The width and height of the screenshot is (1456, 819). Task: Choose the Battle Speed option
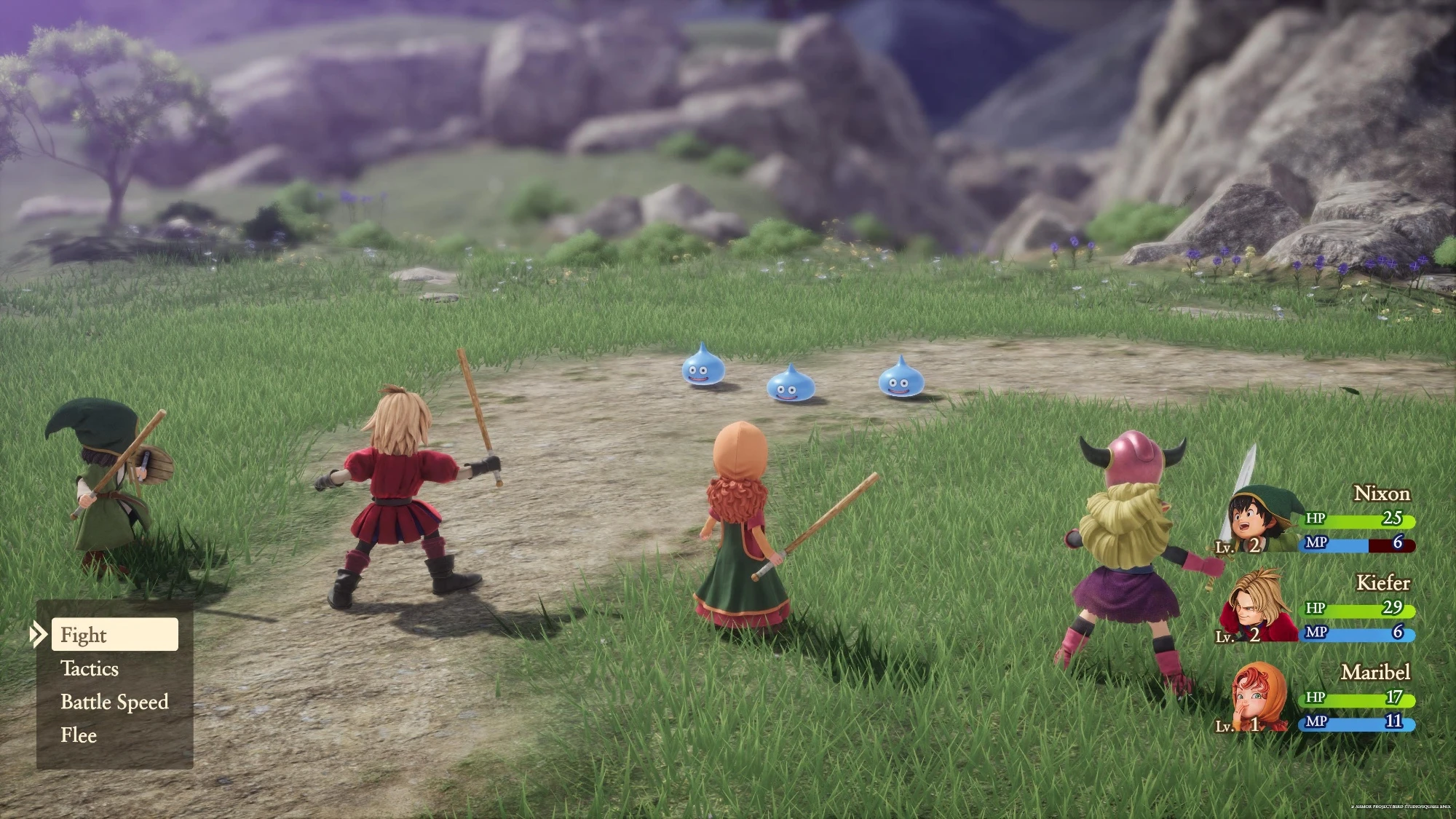point(114,702)
